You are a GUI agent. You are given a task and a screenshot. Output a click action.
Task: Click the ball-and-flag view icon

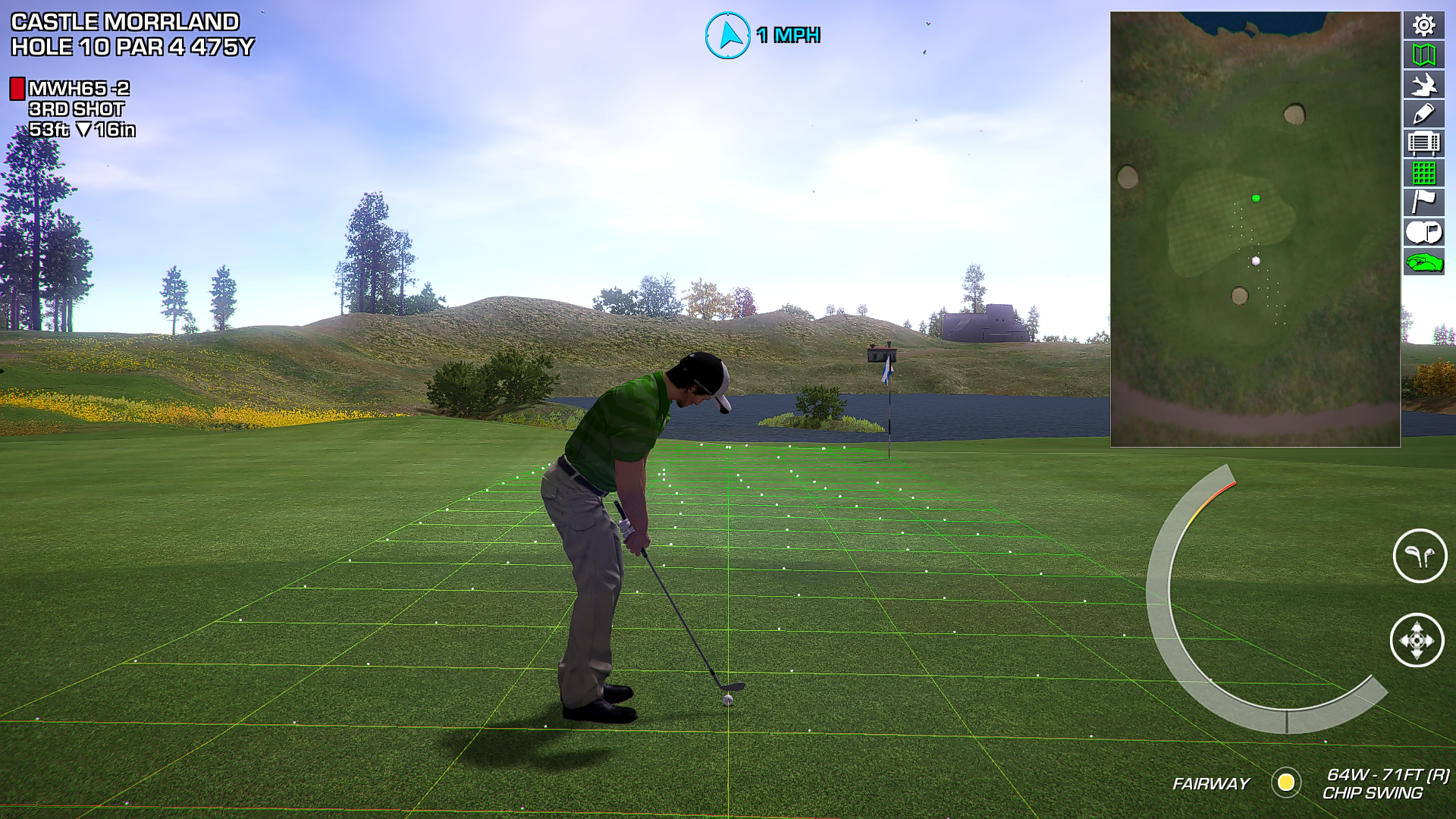[1423, 232]
